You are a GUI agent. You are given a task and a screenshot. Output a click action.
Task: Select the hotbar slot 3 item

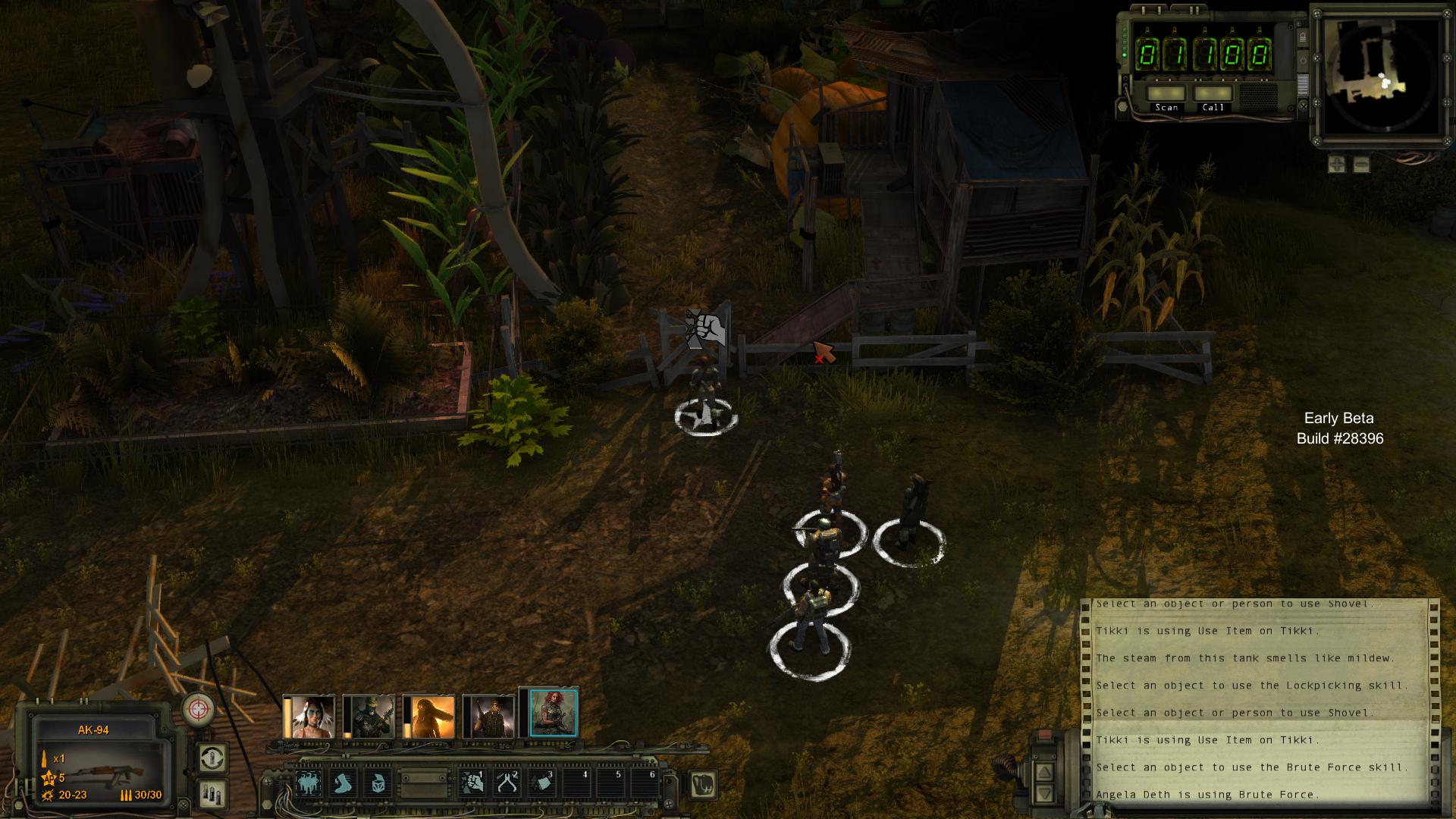pos(541,783)
